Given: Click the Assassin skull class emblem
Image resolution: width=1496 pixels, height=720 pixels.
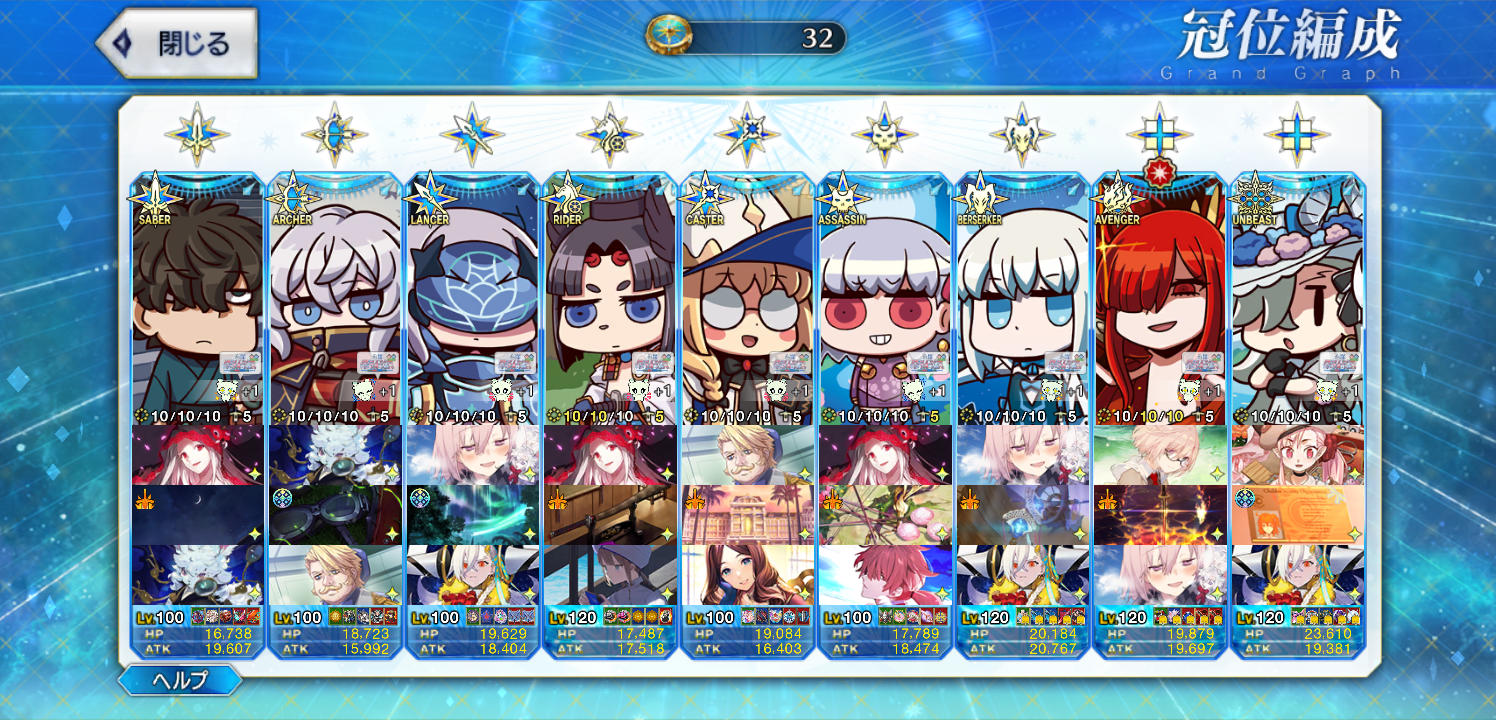Looking at the screenshot, I should click(885, 134).
